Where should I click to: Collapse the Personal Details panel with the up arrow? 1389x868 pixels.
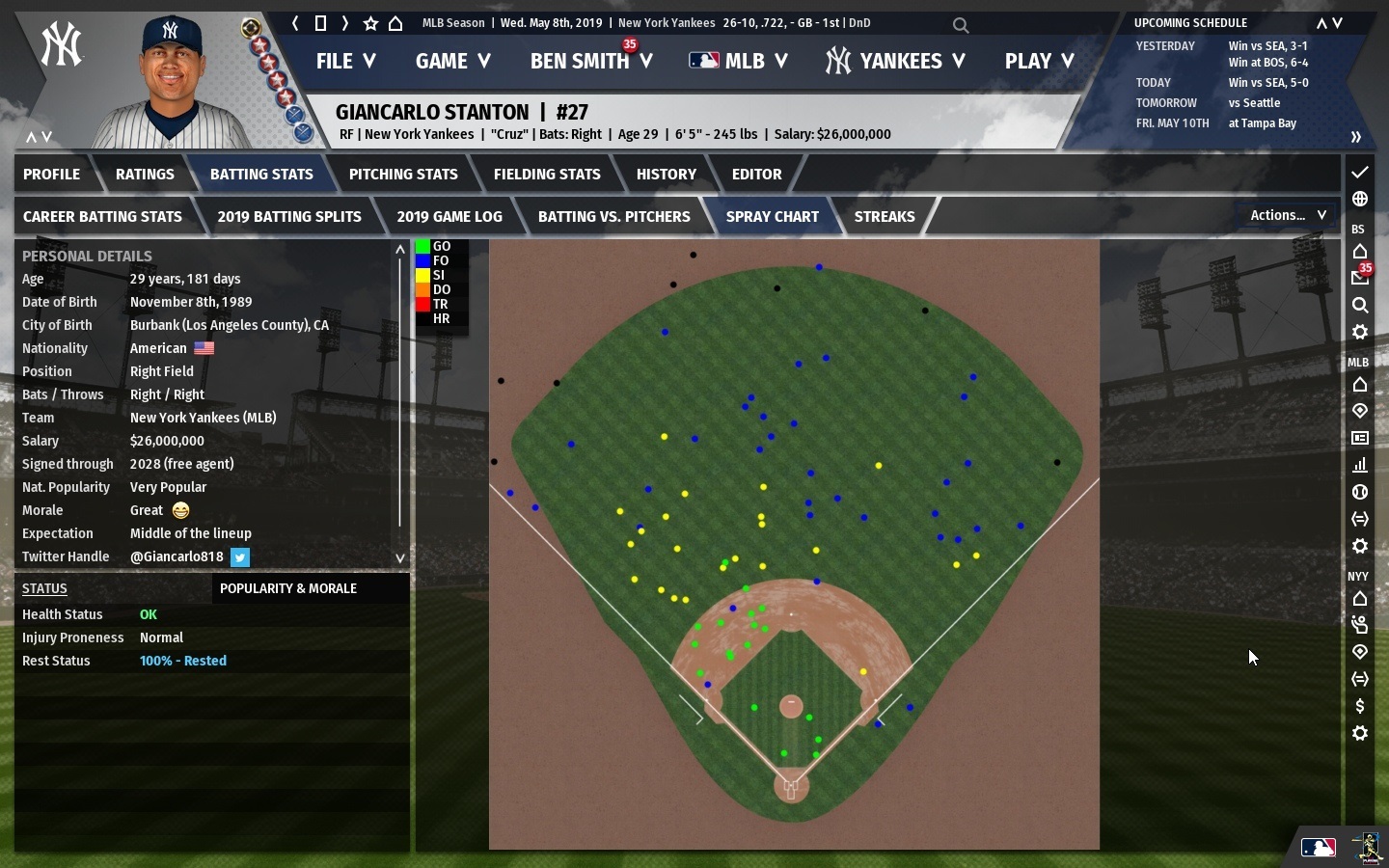[399, 250]
